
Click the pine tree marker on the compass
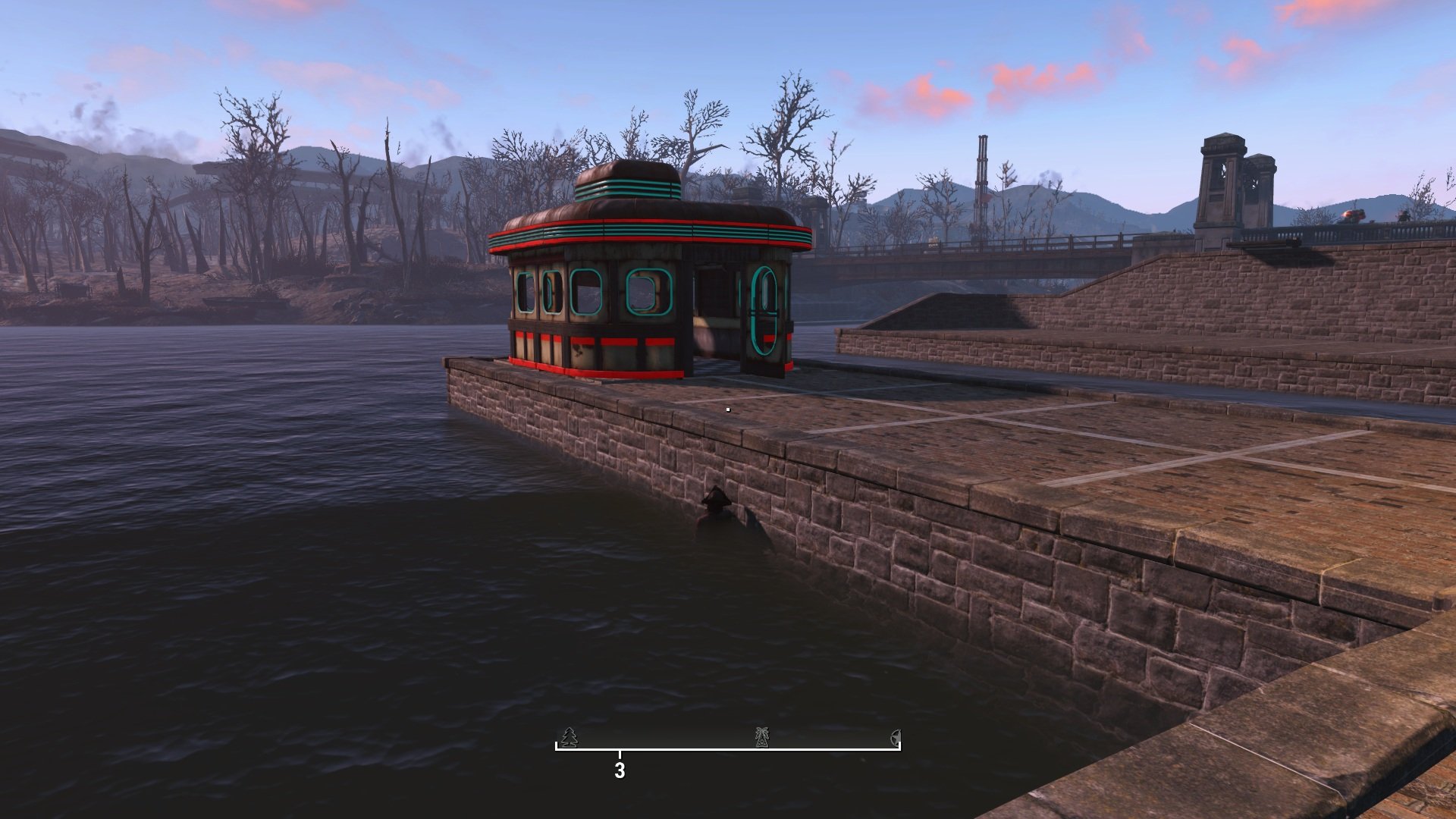(570, 736)
